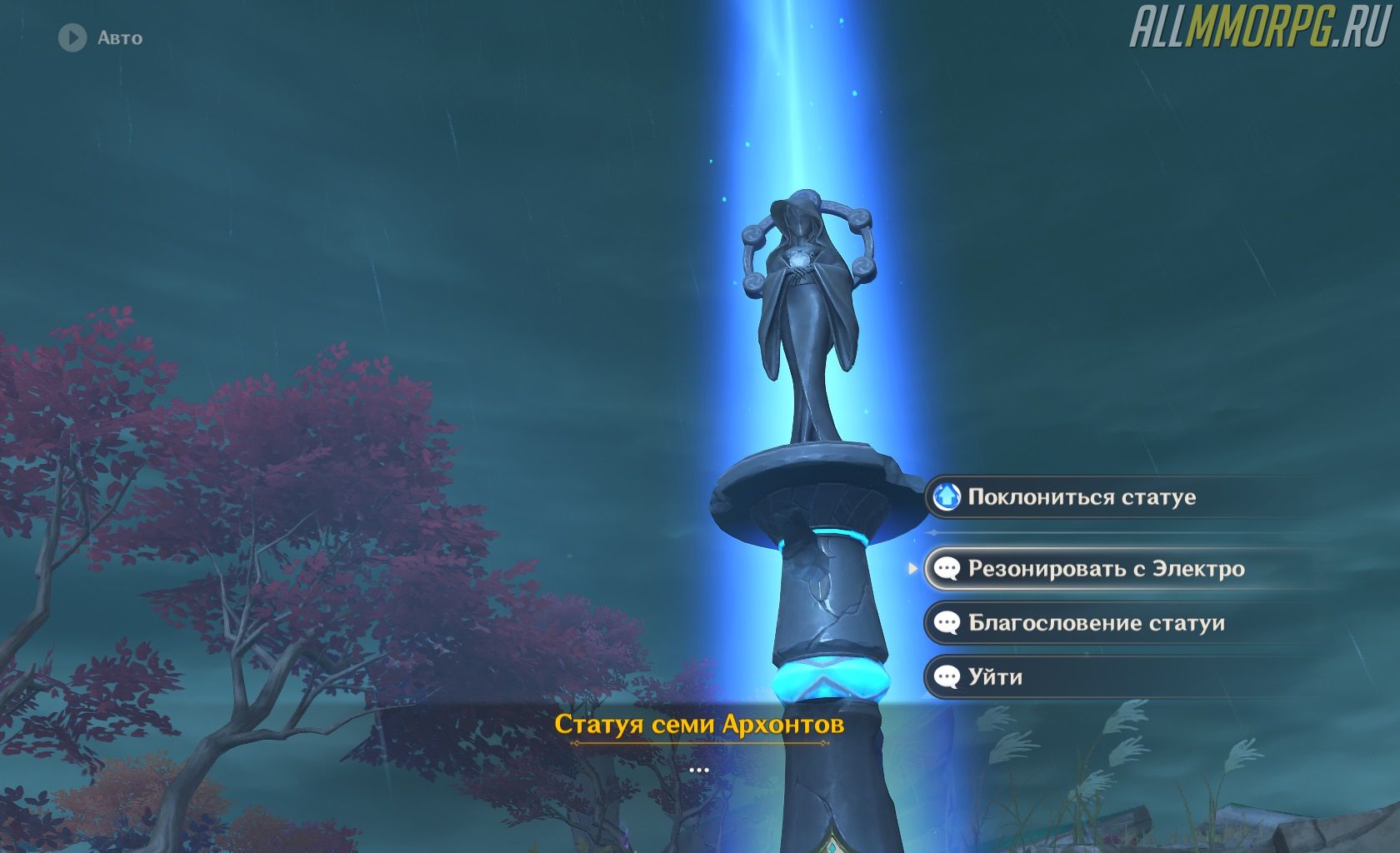Select Резонировать с Электро dialogue option

coord(1105,569)
